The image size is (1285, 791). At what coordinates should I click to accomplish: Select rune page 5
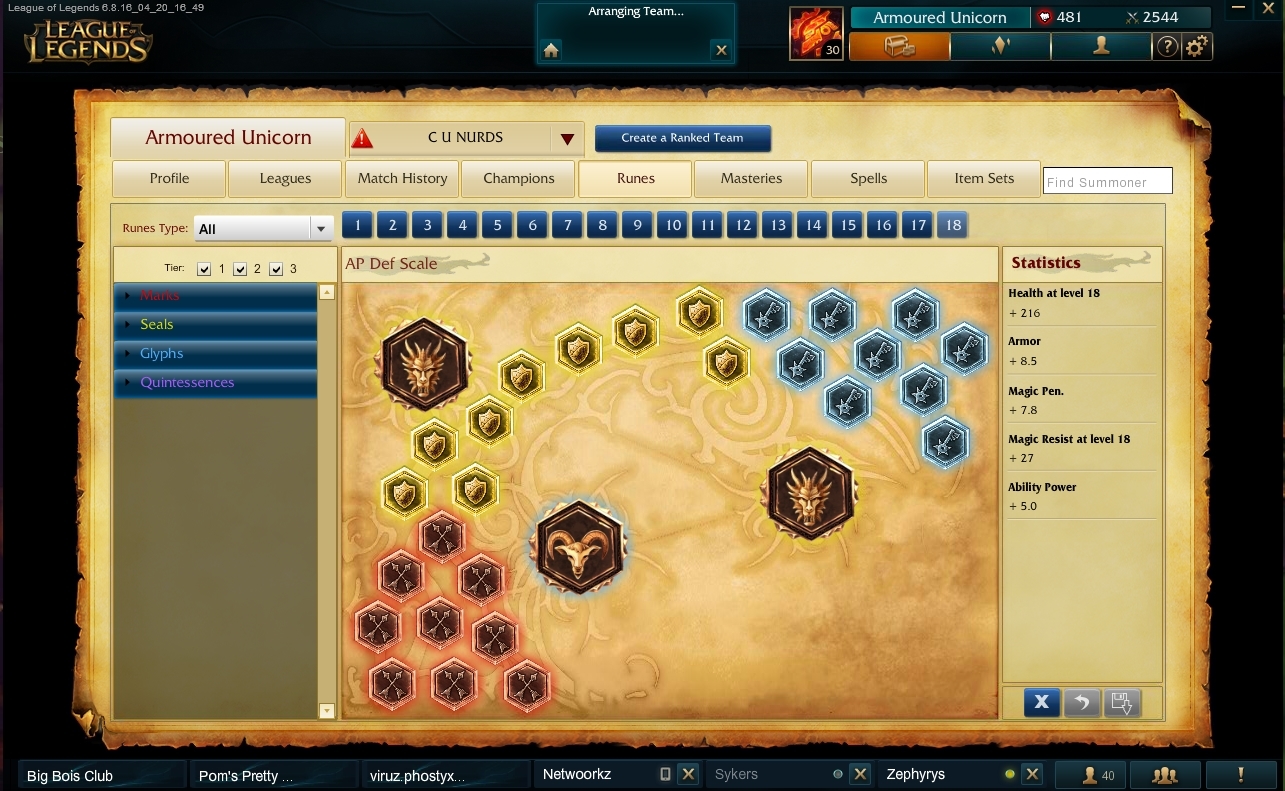[497, 225]
